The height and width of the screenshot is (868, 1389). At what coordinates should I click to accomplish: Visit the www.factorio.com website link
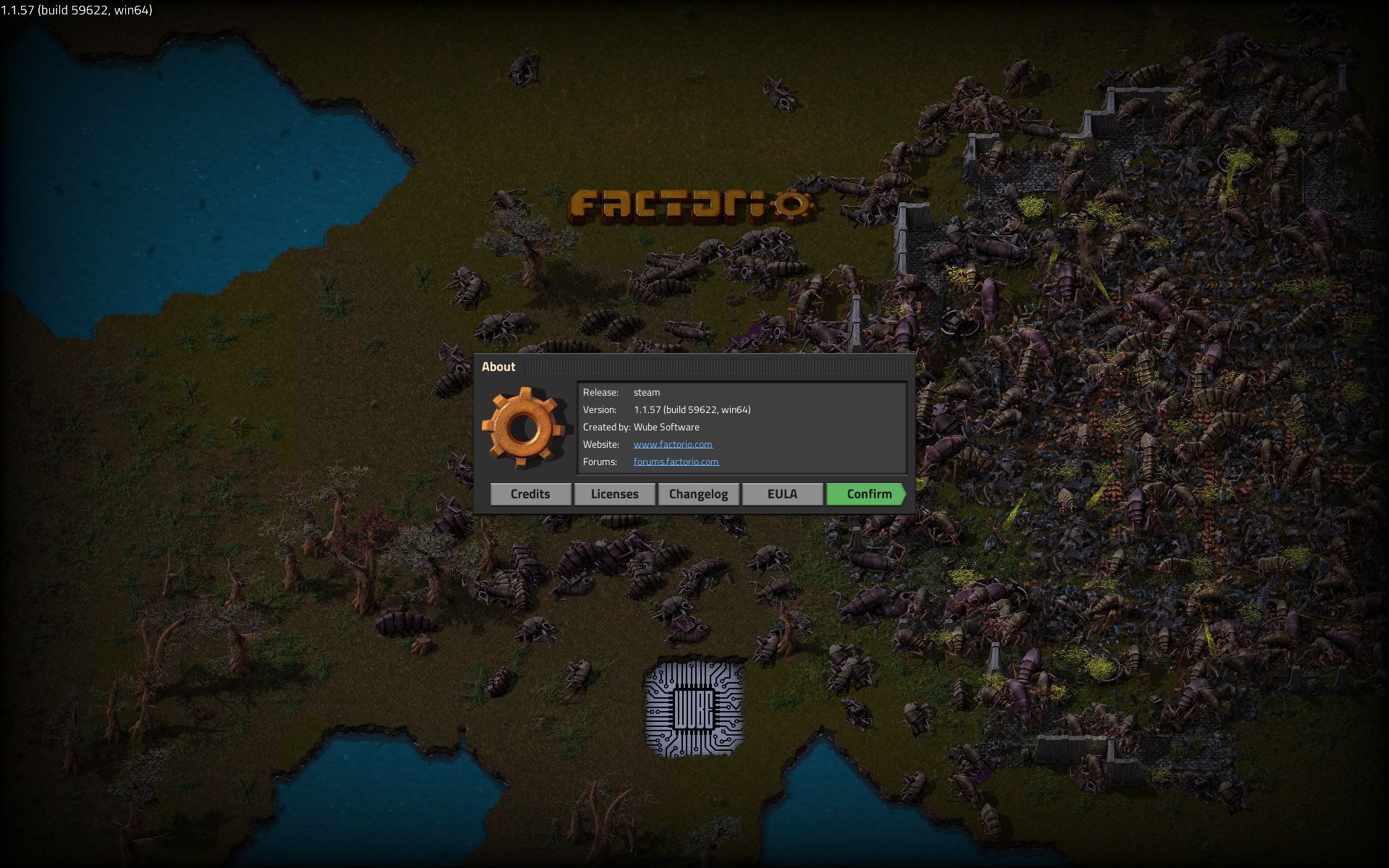[x=673, y=444]
